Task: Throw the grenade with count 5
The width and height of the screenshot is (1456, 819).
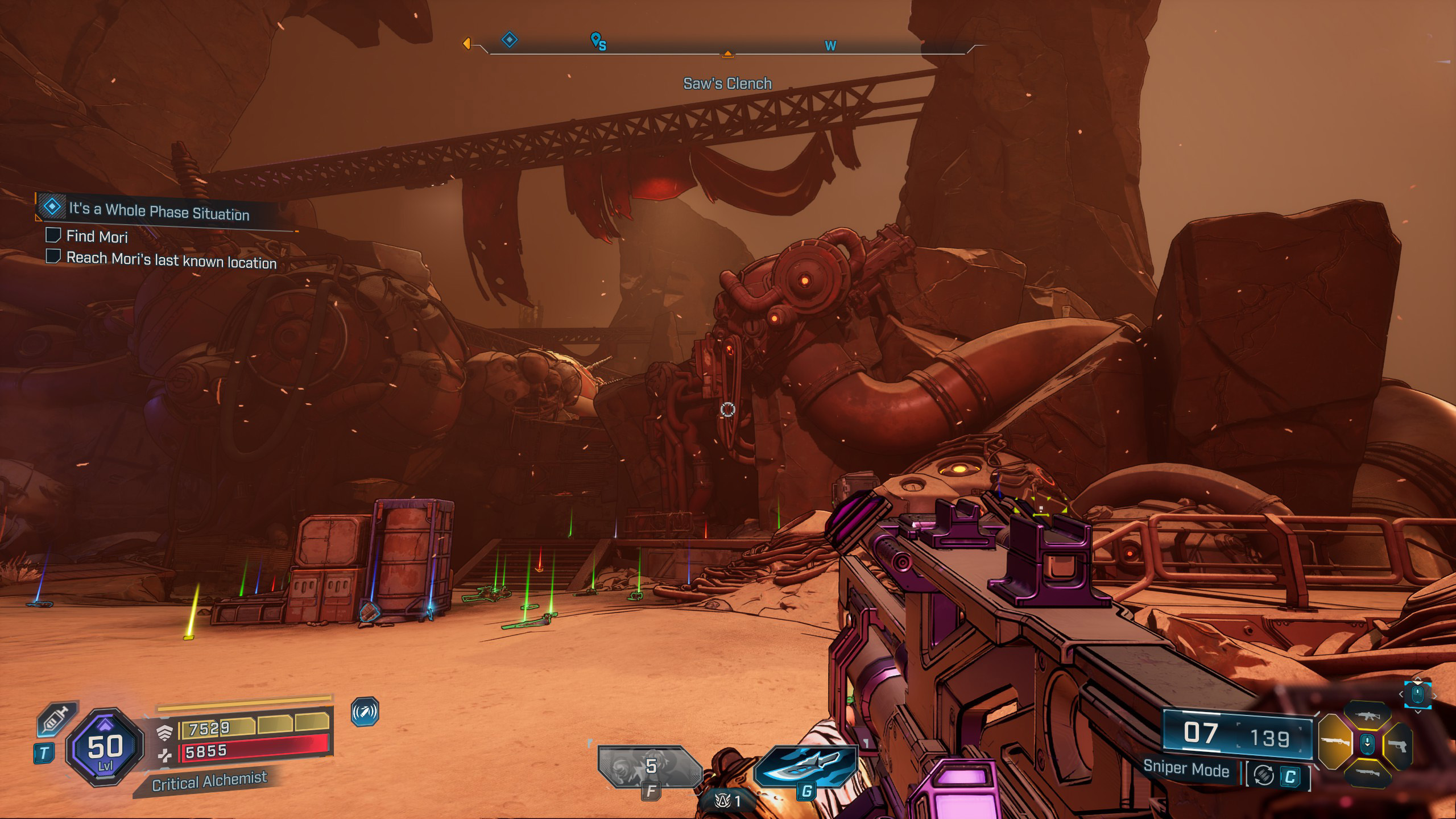Action: pos(650,766)
